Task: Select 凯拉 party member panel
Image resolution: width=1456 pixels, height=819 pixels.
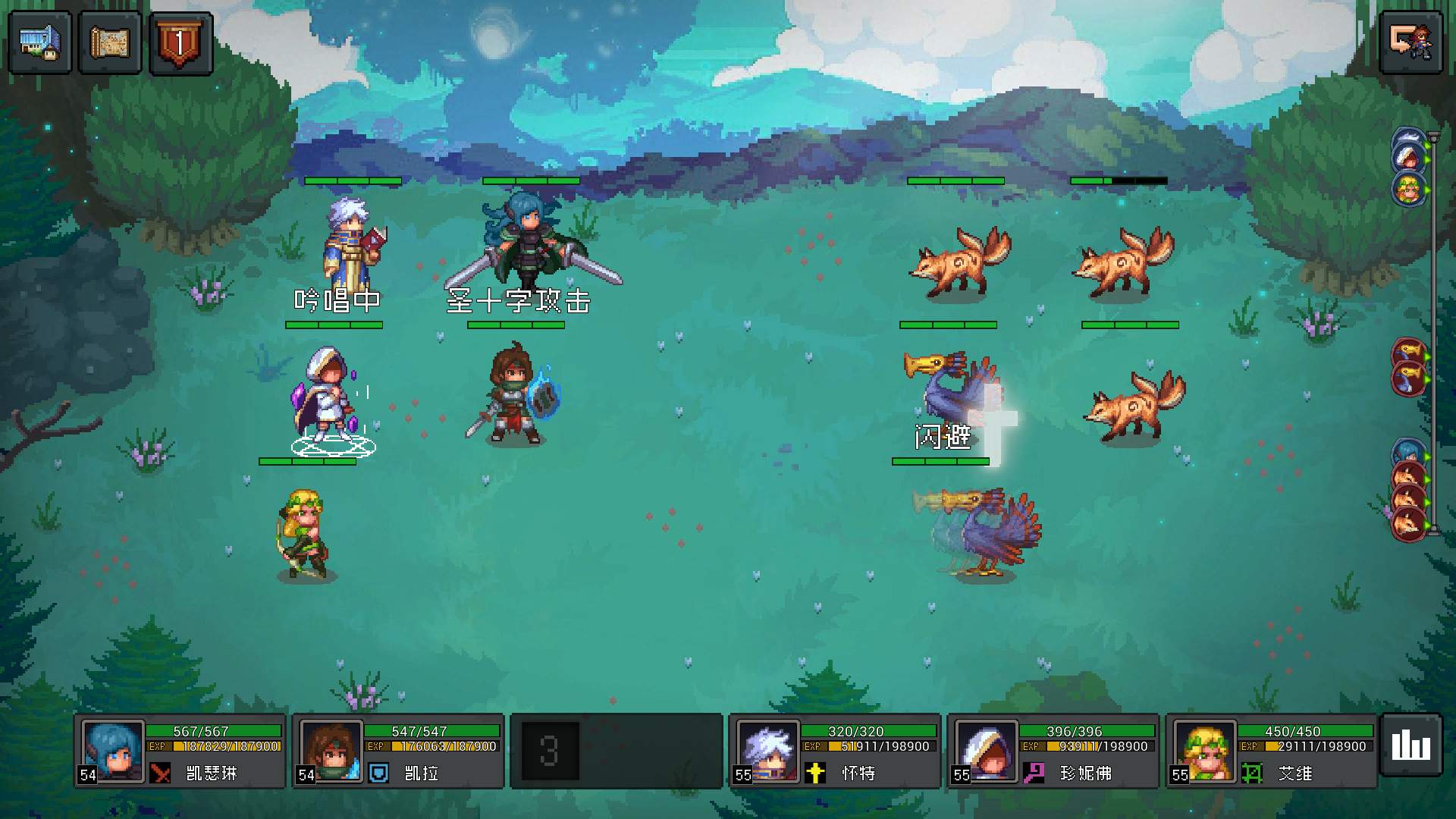Action: pos(399,752)
